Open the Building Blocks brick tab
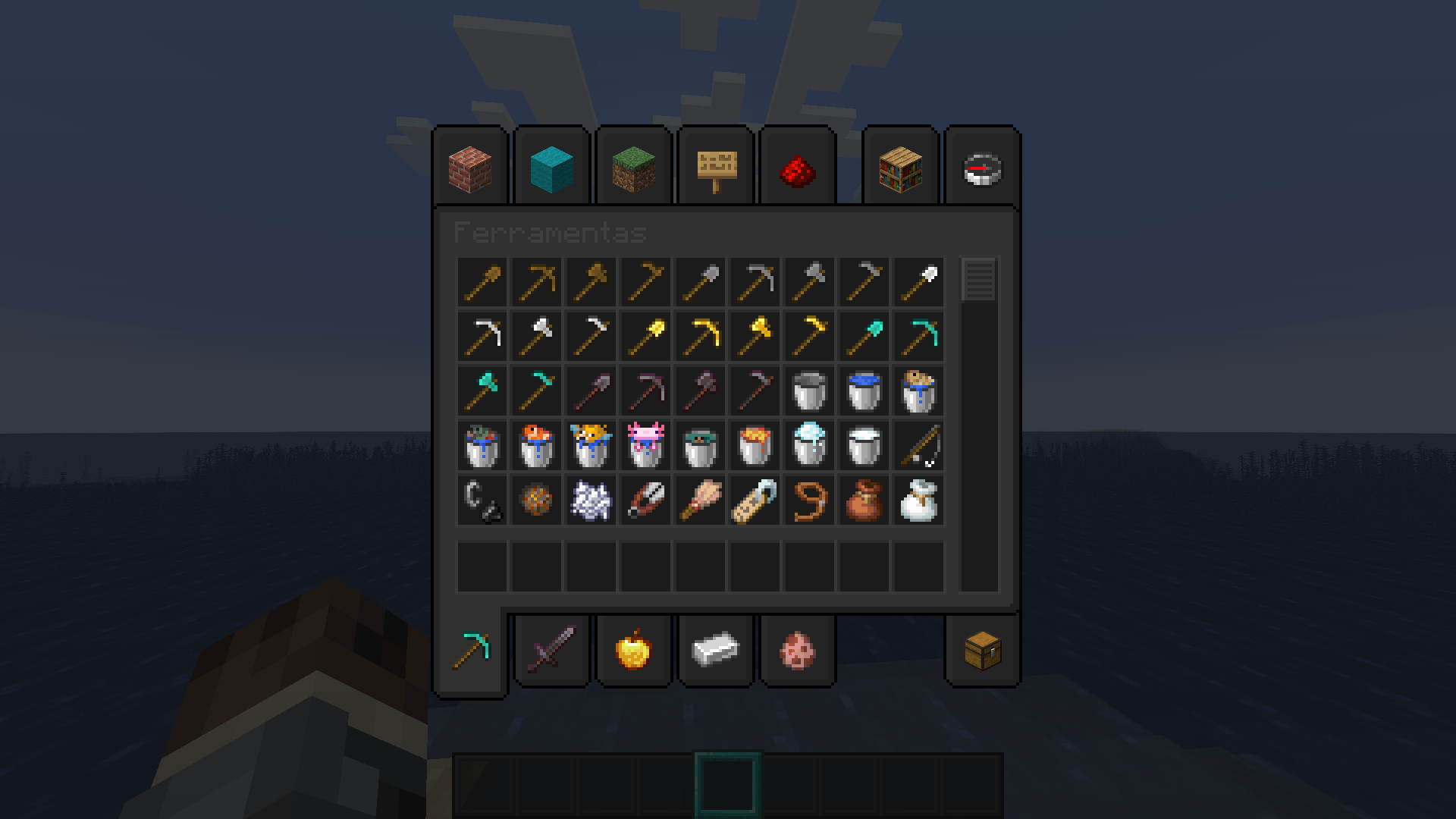The height and width of the screenshot is (819, 1456). point(471,168)
